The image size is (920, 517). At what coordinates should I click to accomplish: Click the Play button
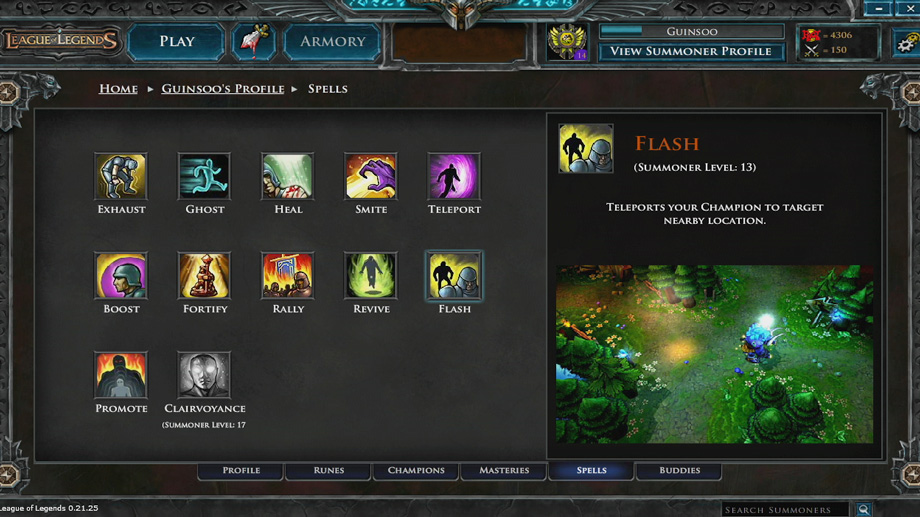(x=176, y=42)
